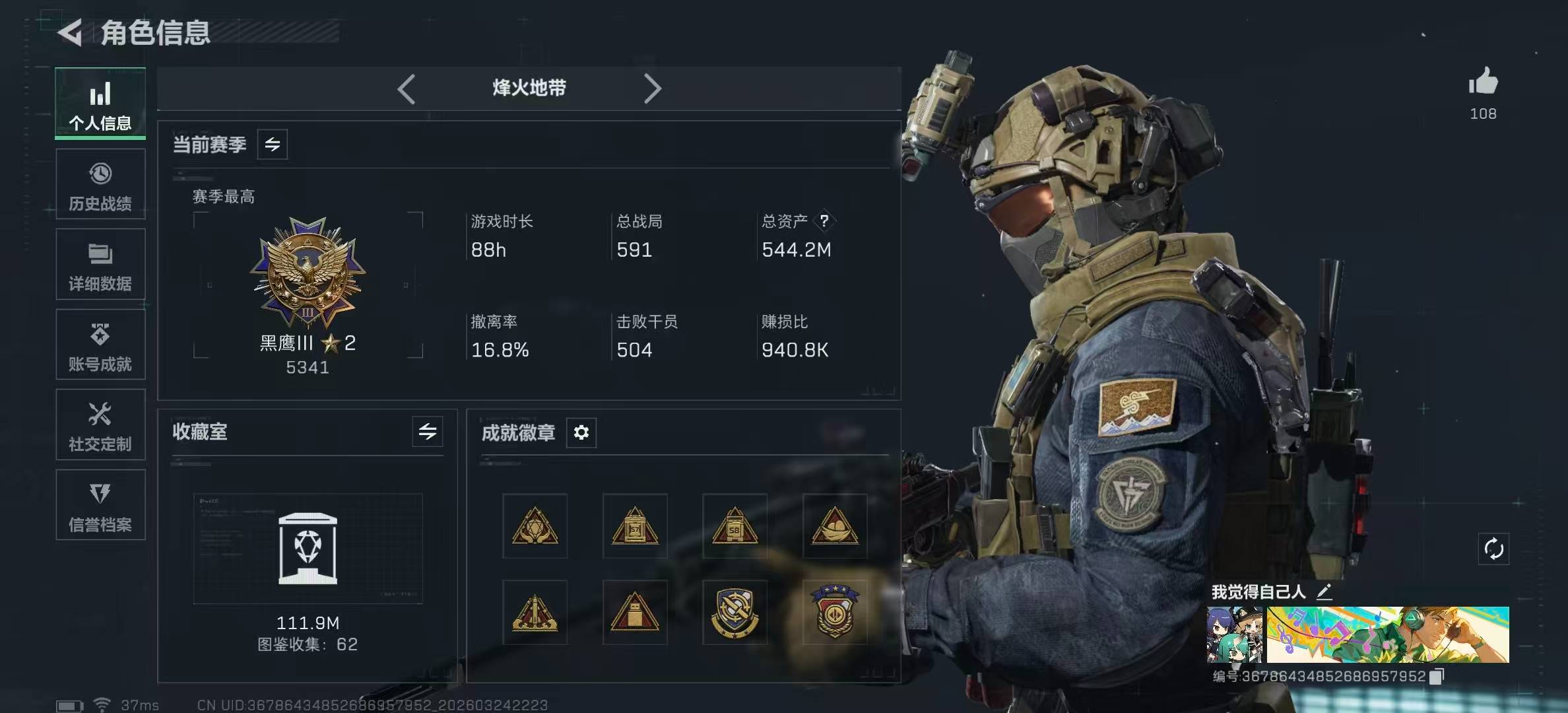Screen dimensions: 1568x713
Task: Switch to the 历史战绩 tab
Action: coord(100,184)
